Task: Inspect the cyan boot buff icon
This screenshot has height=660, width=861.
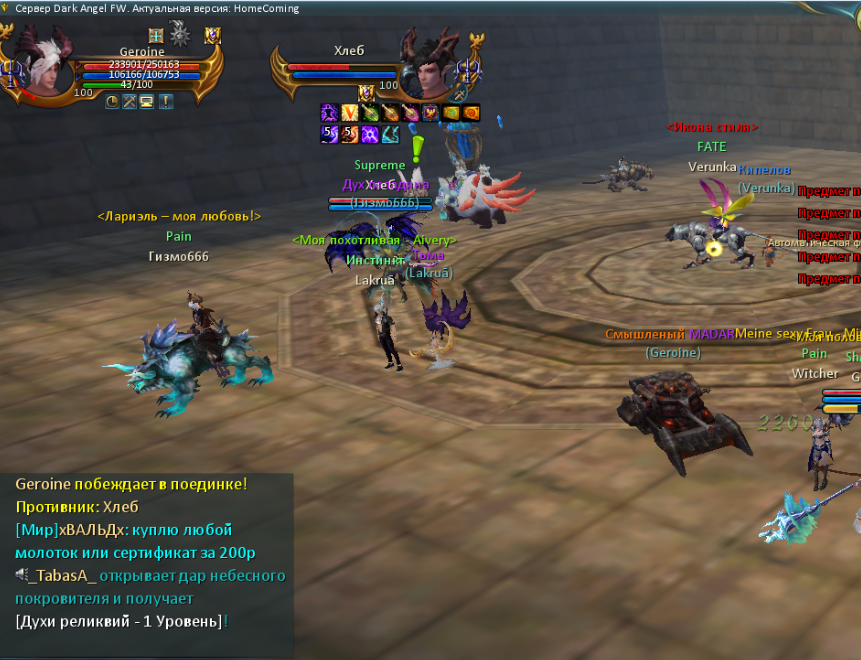Action: pos(389,133)
